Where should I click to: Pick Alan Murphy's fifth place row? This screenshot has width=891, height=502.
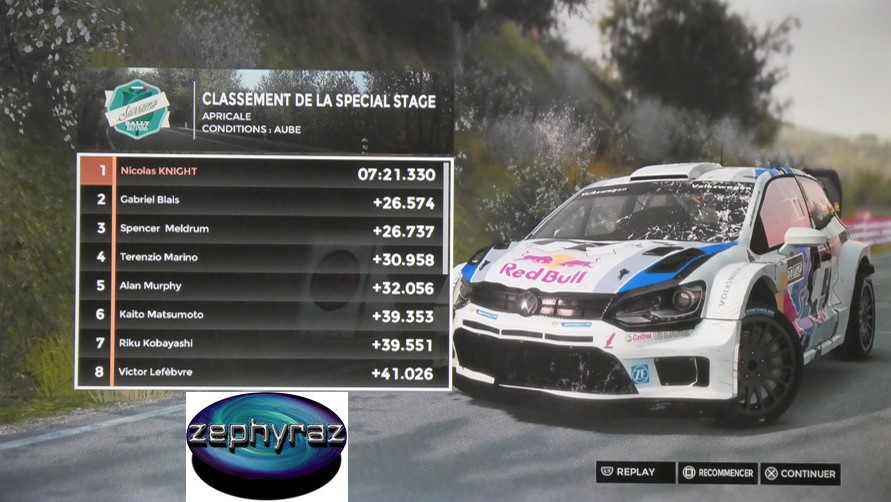coord(264,286)
